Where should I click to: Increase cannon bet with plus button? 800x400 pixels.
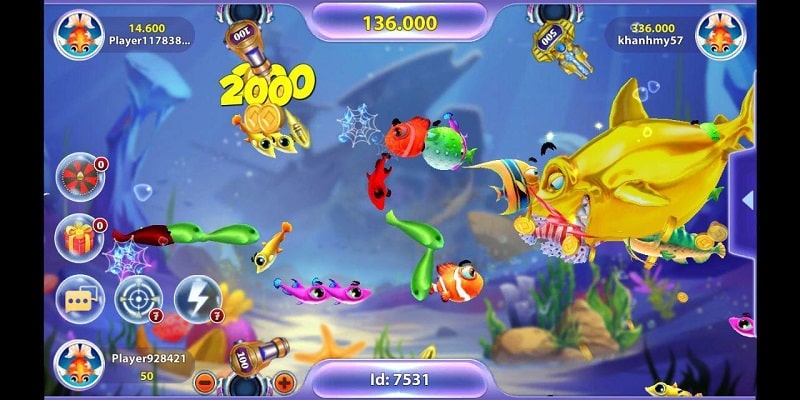(285, 382)
